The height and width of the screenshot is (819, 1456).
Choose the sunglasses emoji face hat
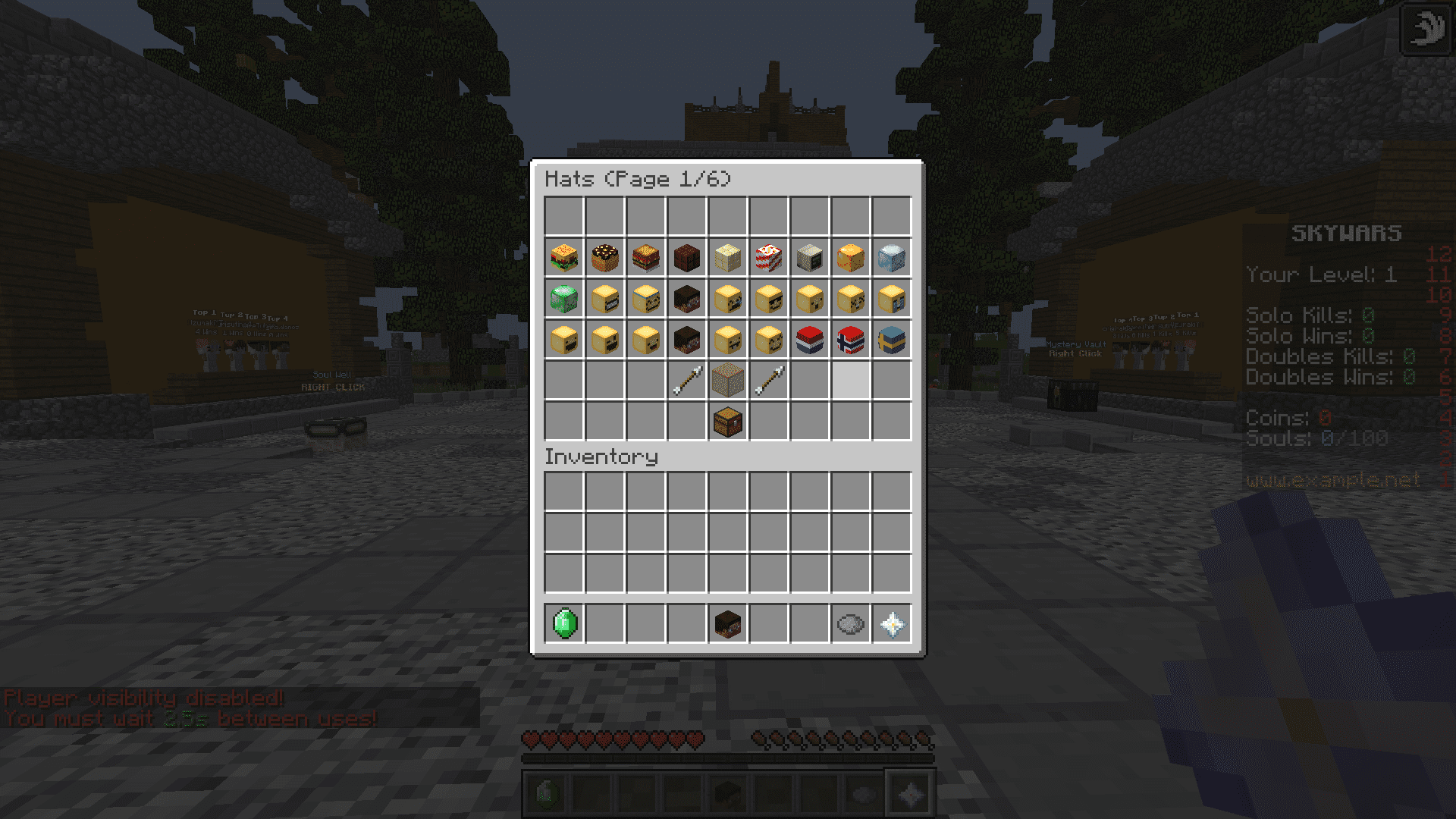(x=769, y=299)
